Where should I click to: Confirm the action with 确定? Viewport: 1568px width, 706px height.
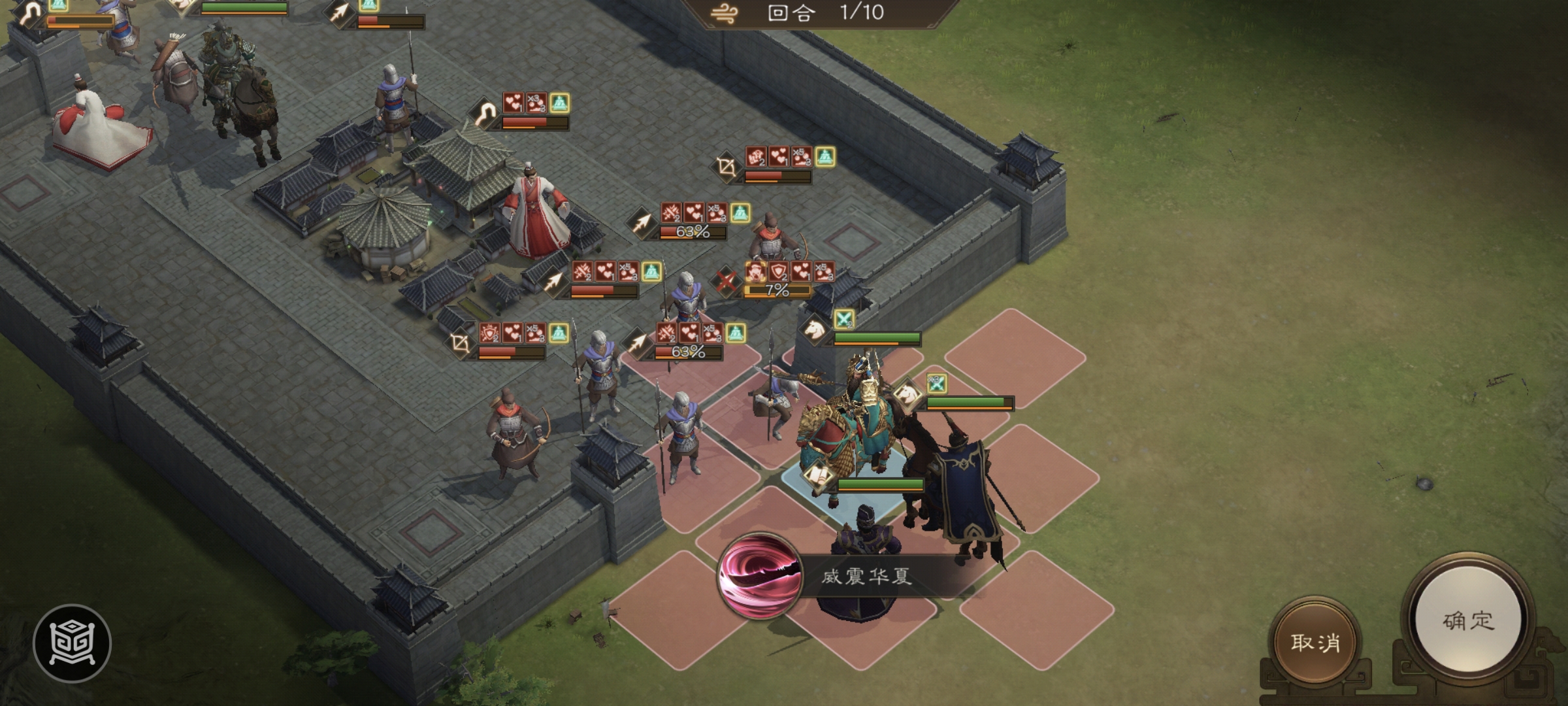pos(1468,620)
